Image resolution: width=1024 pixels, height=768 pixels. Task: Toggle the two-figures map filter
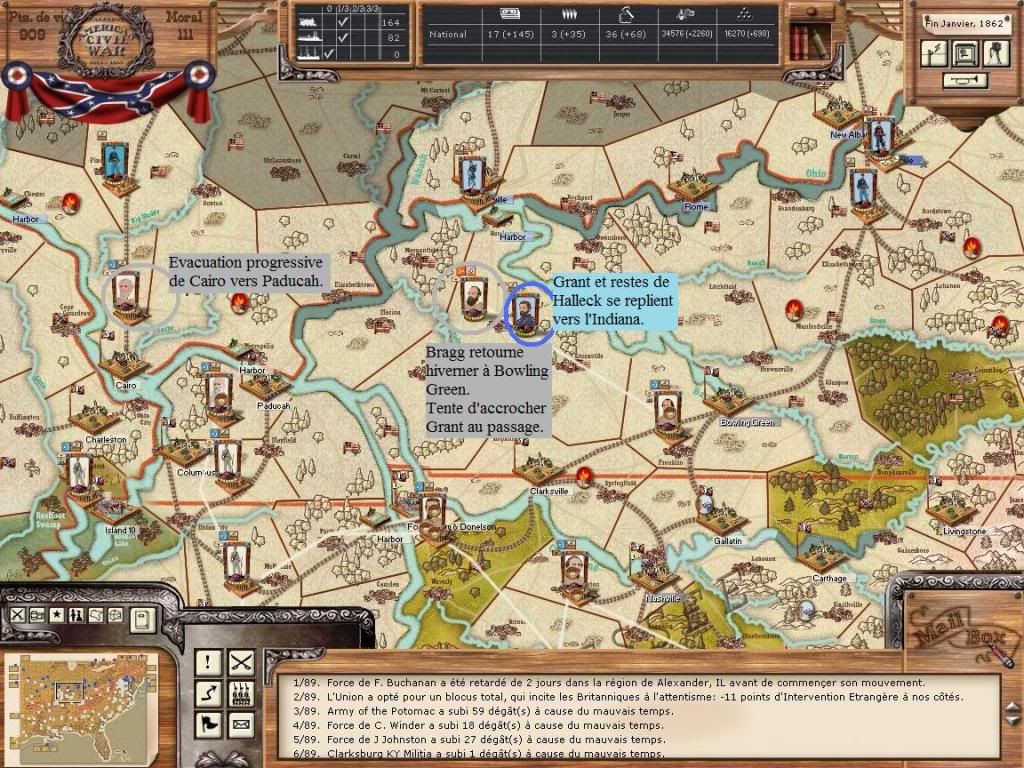click(78, 615)
